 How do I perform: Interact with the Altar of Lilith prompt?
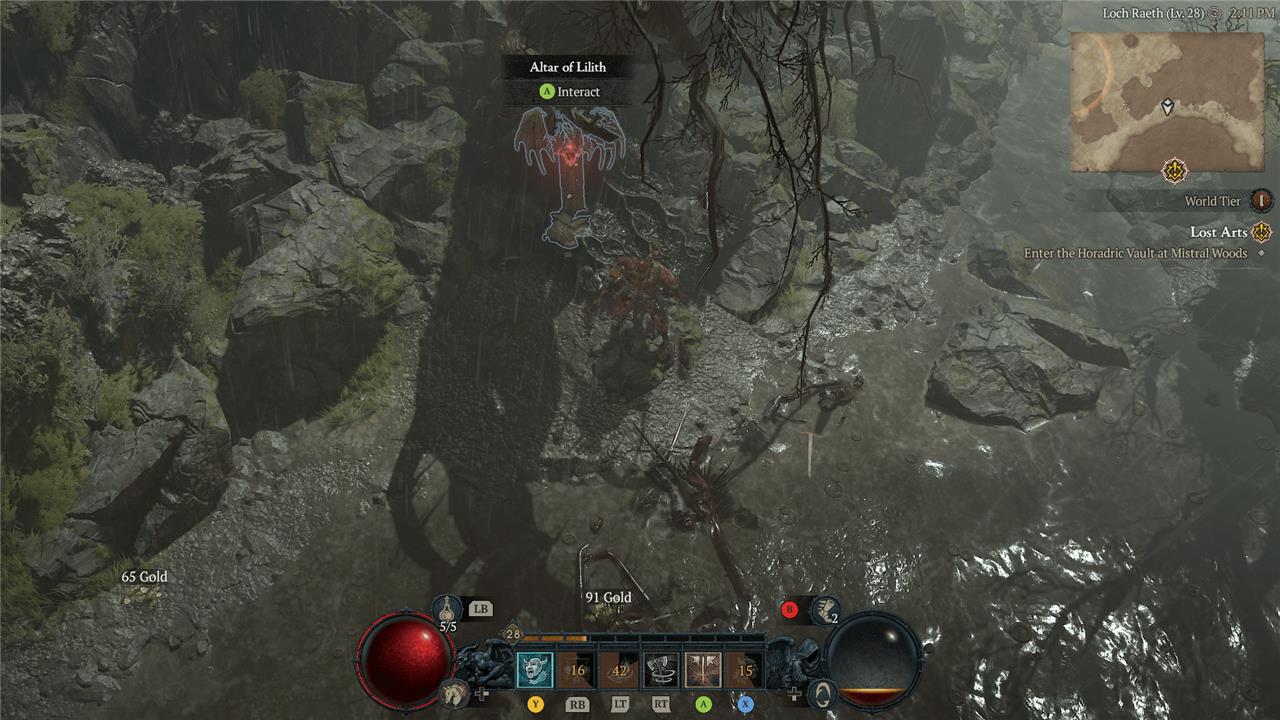click(x=568, y=92)
